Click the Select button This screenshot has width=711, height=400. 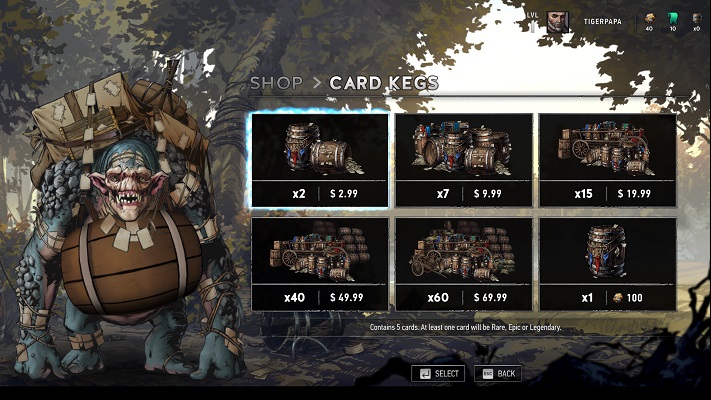click(x=438, y=373)
